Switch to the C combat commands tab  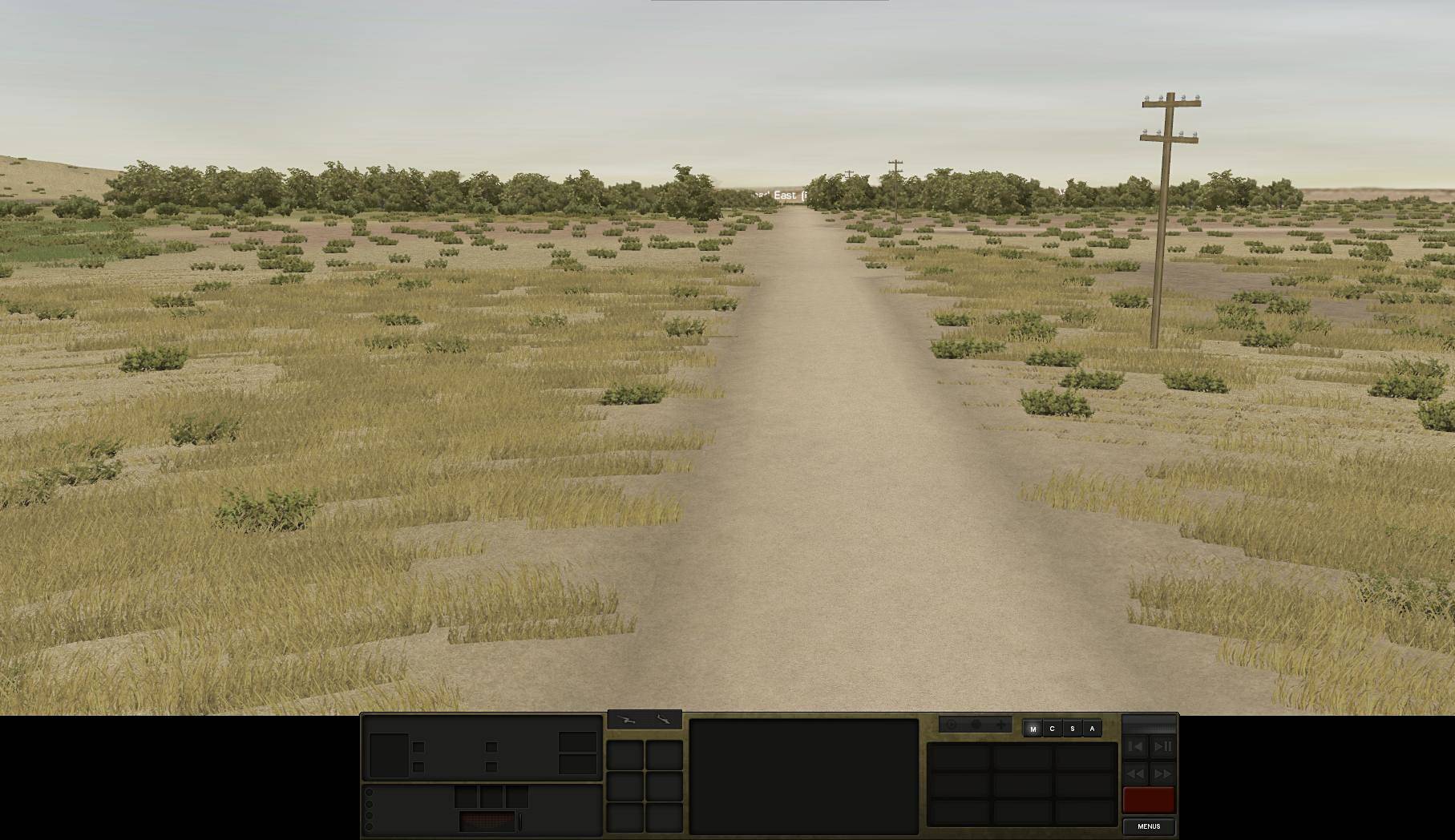[x=1053, y=728]
